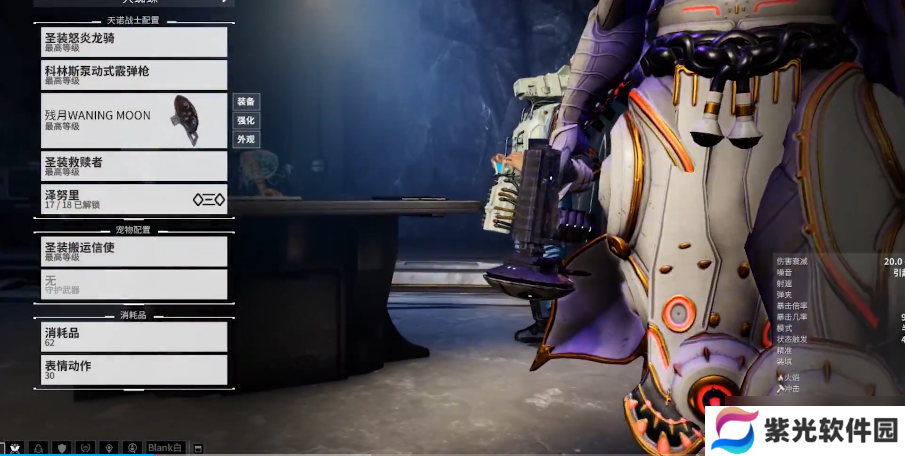Screen dimensions: 905x456
Task: Choose the 外观 appearance button
Action: click(246, 140)
